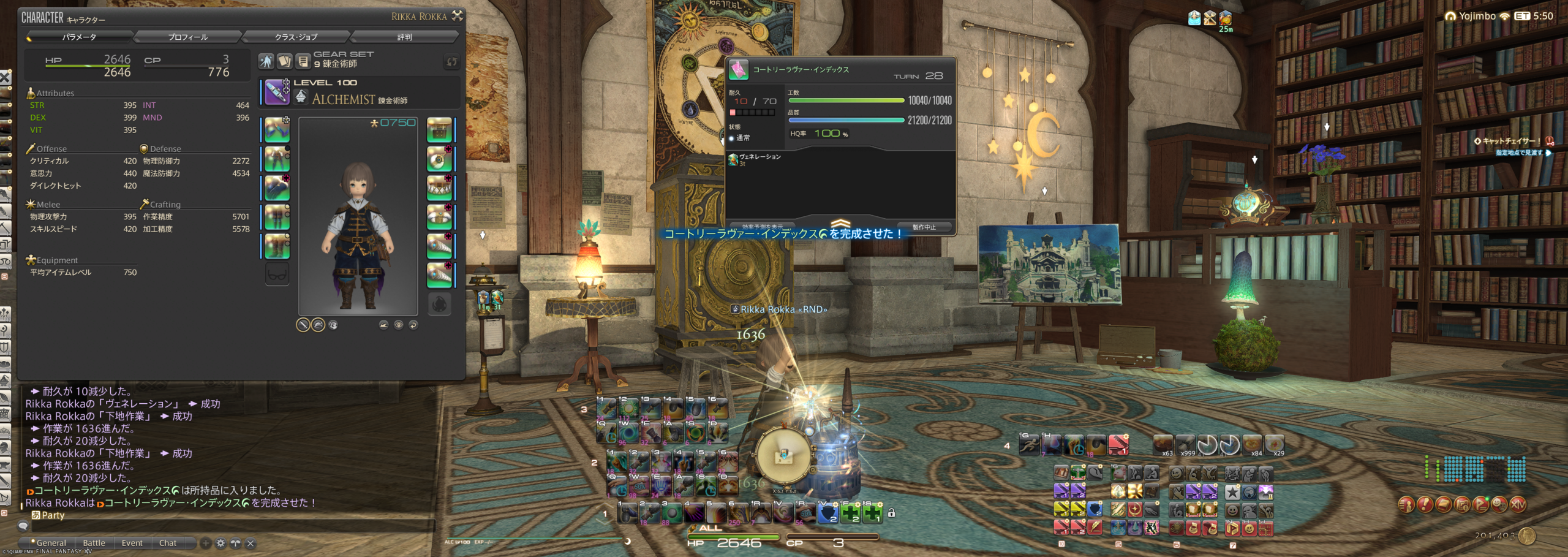Add a new chat tab with plus button
The height and width of the screenshot is (557, 1568).
[206, 543]
